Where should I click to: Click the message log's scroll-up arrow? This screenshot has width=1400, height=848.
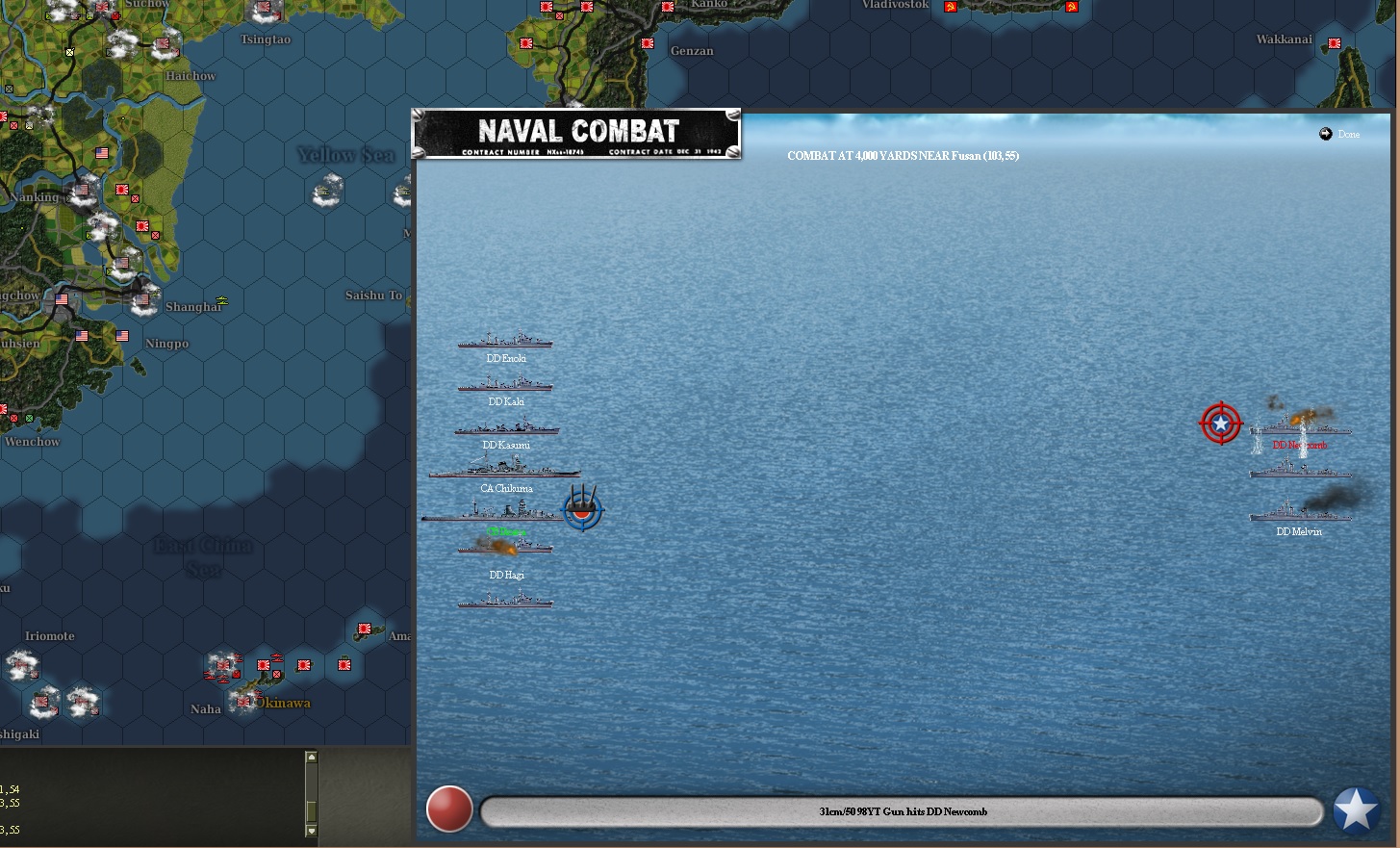coord(311,758)
